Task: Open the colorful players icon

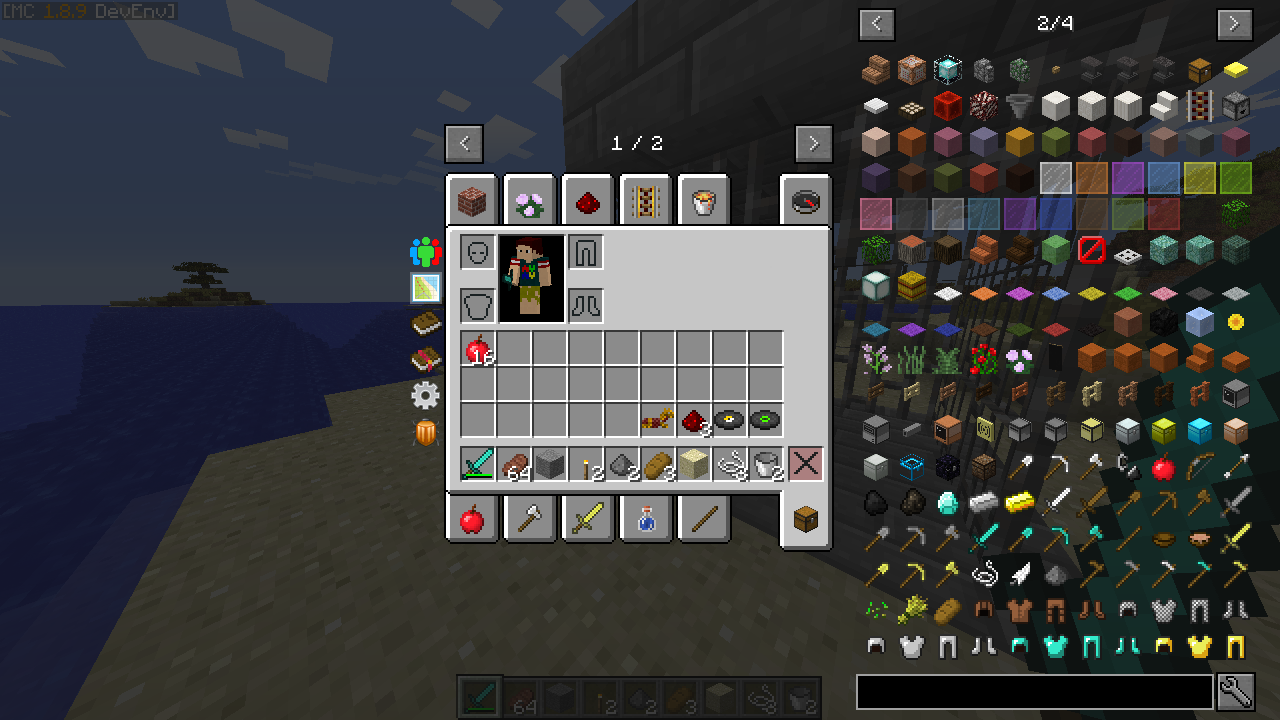Action: coord(425,252)
